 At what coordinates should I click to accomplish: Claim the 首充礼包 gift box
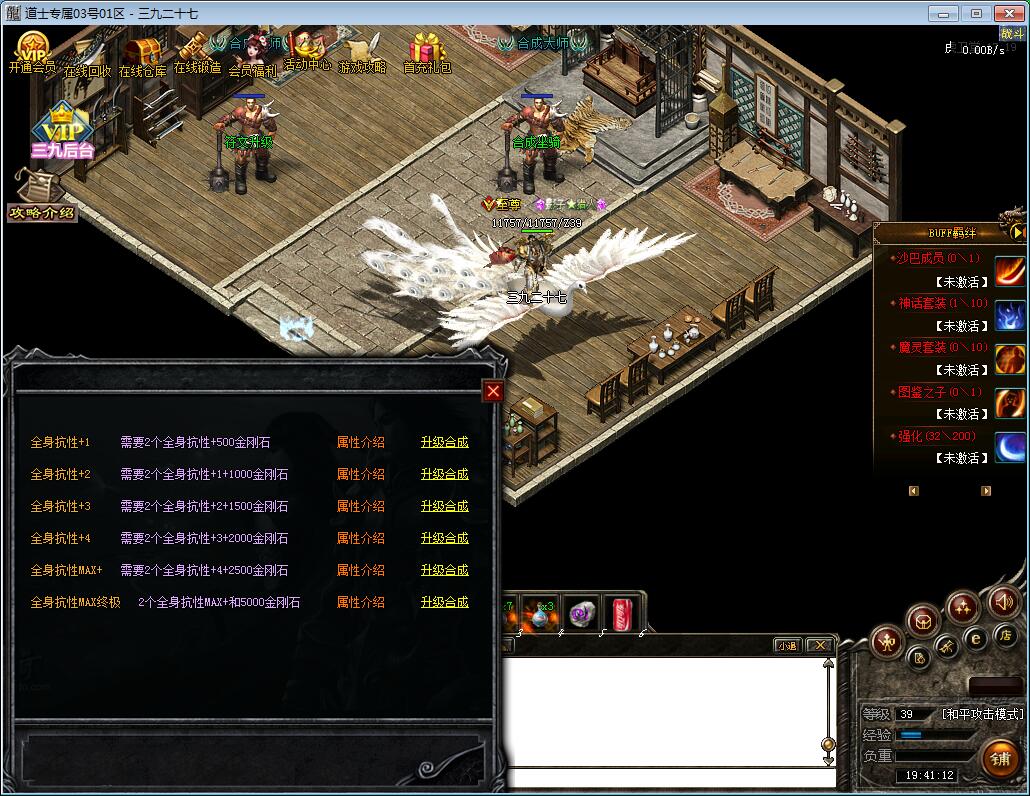pos(427,52)
